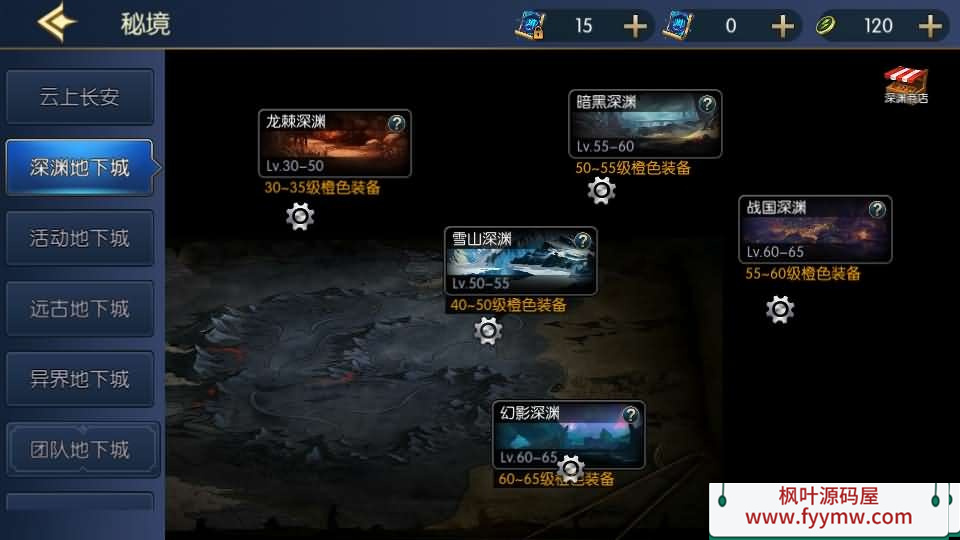Select the 龙棘深渊 dungeon card

(334, 143)
